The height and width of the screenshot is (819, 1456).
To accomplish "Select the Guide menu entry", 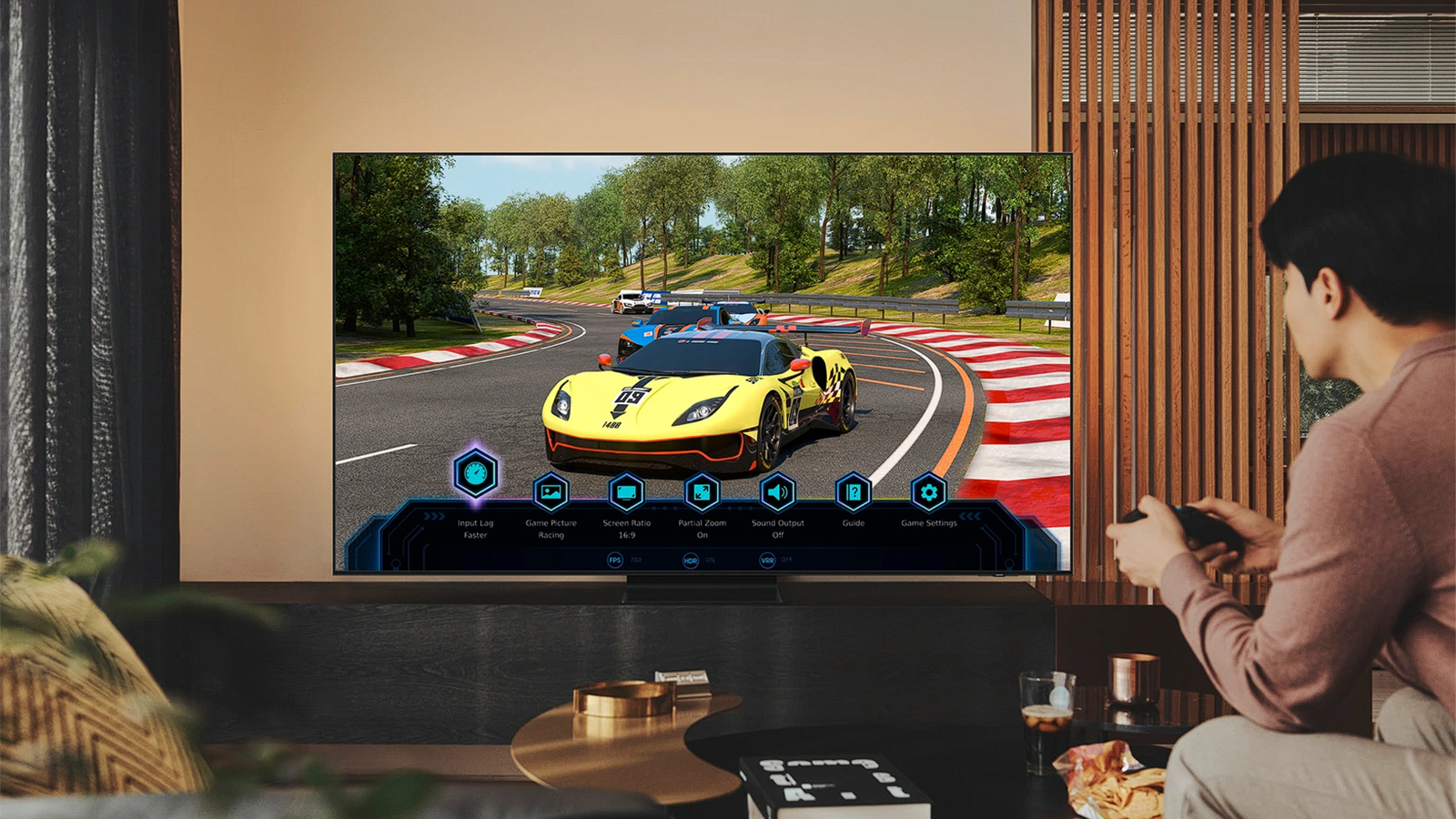I will [853, 523].
